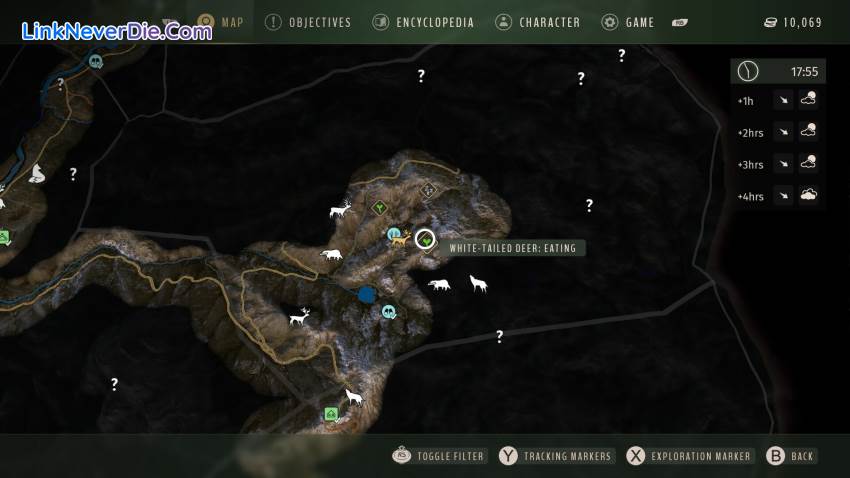
Task: Click the orange deer track marker
Action: (403, 238)
